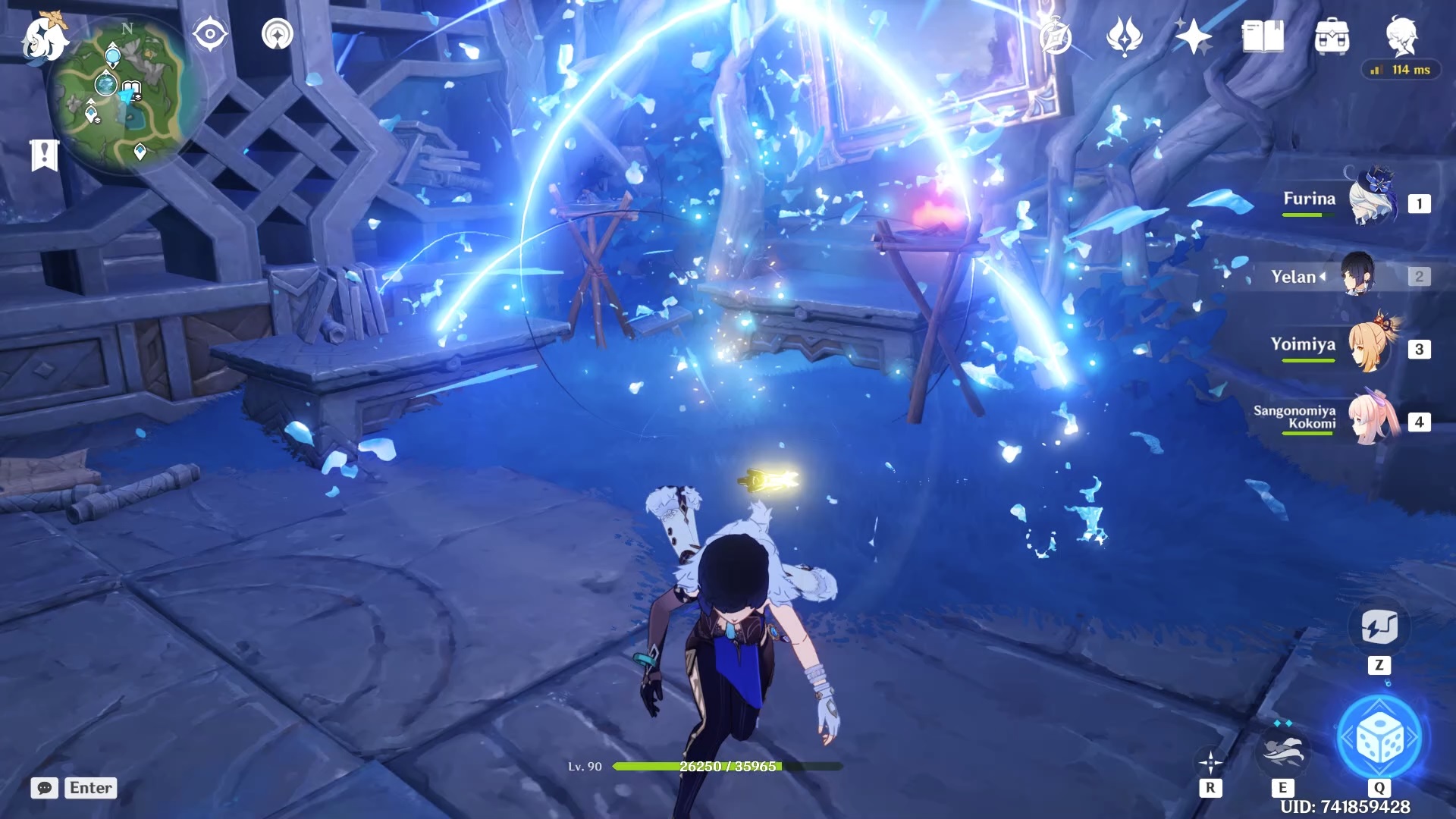Activate Yelan's dice elemental burst
The width and height of the screenshot is (1456, 819).
[1379, 738]
